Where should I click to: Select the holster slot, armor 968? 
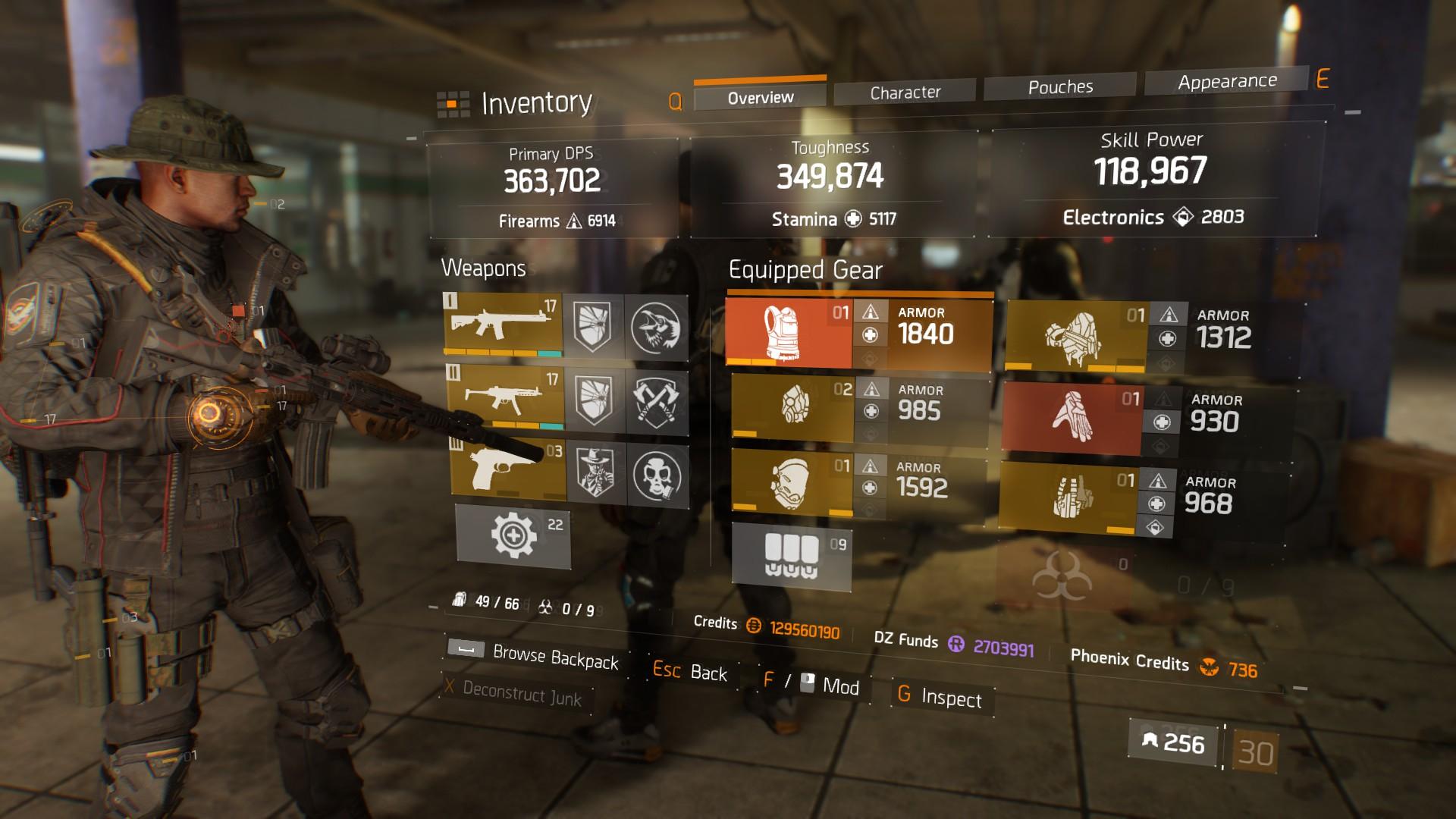[x=1068, y=497]
